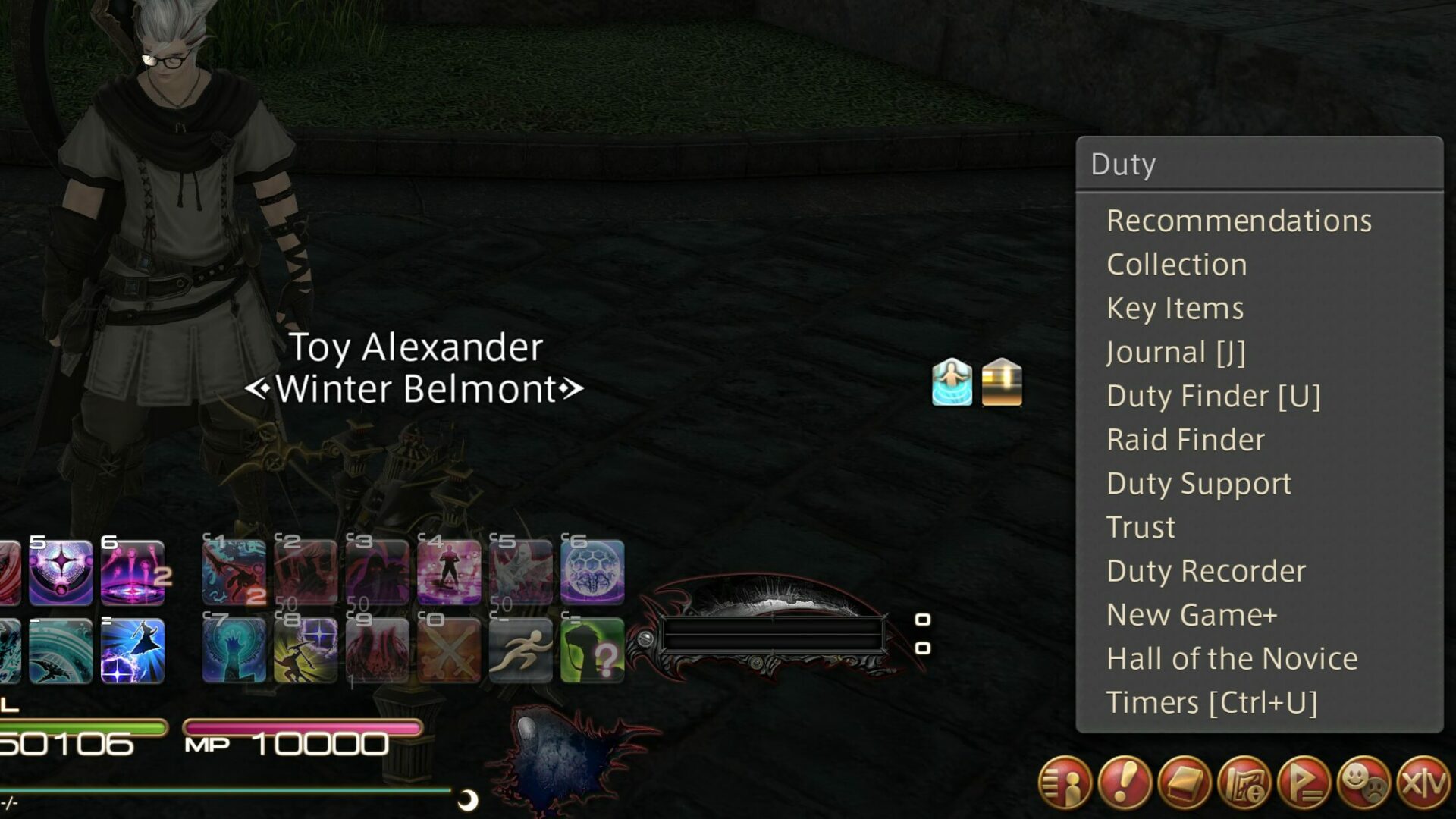Activate Sprint running figure on the hotbar
The height and width of the screenshot is (819, 1456).
coord(520,651)
